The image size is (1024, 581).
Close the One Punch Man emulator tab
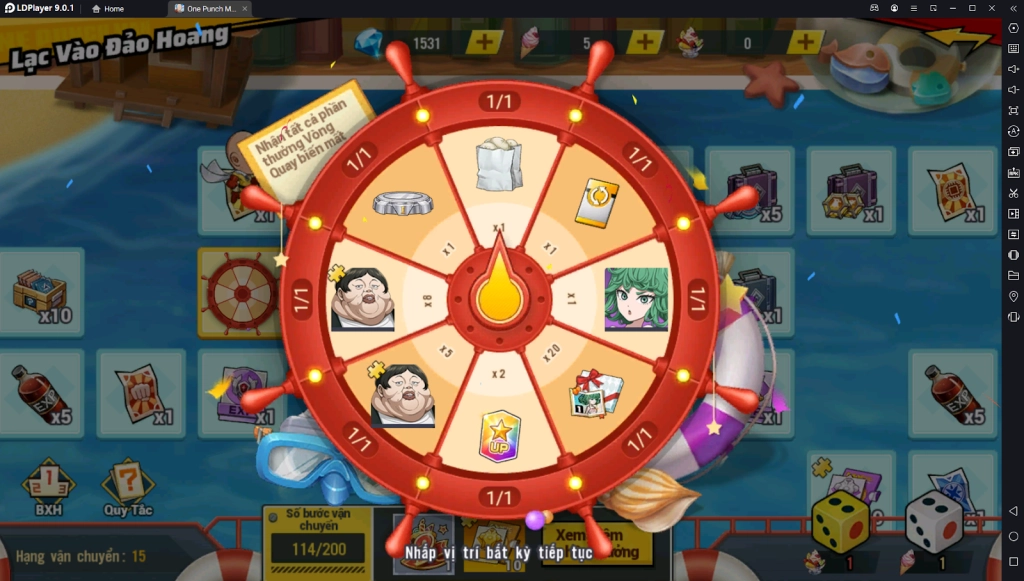tap(245, 8)
